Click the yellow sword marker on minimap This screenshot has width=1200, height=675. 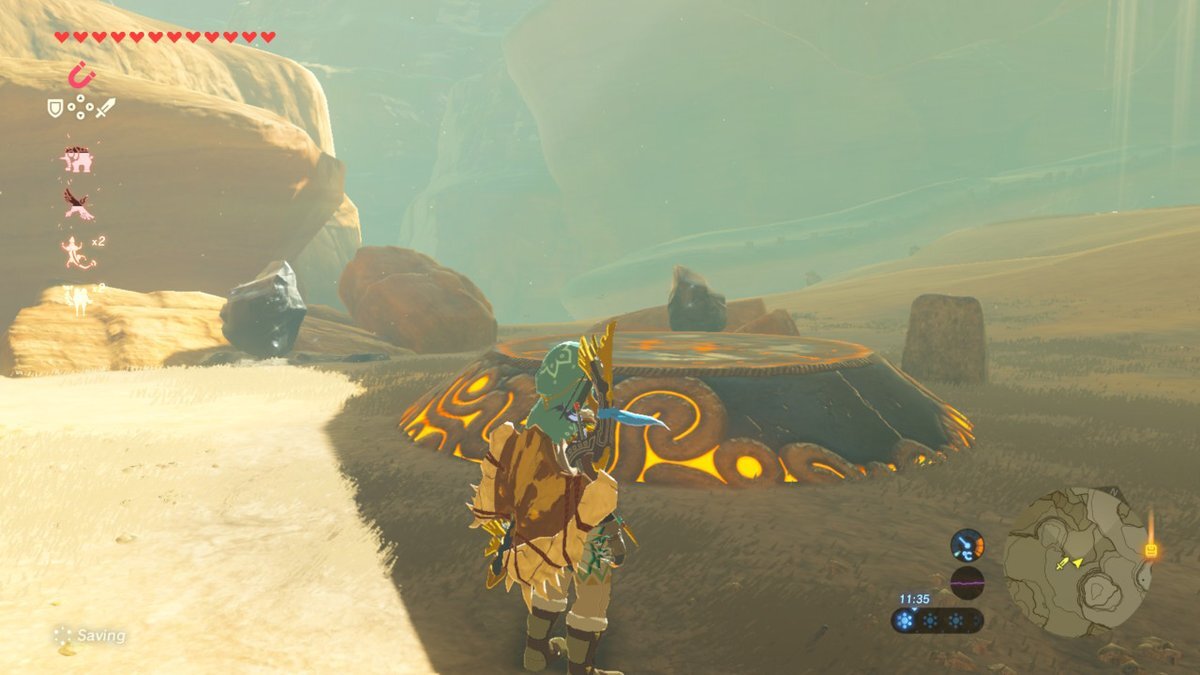pyautogui.click(x=1063, y=564)
